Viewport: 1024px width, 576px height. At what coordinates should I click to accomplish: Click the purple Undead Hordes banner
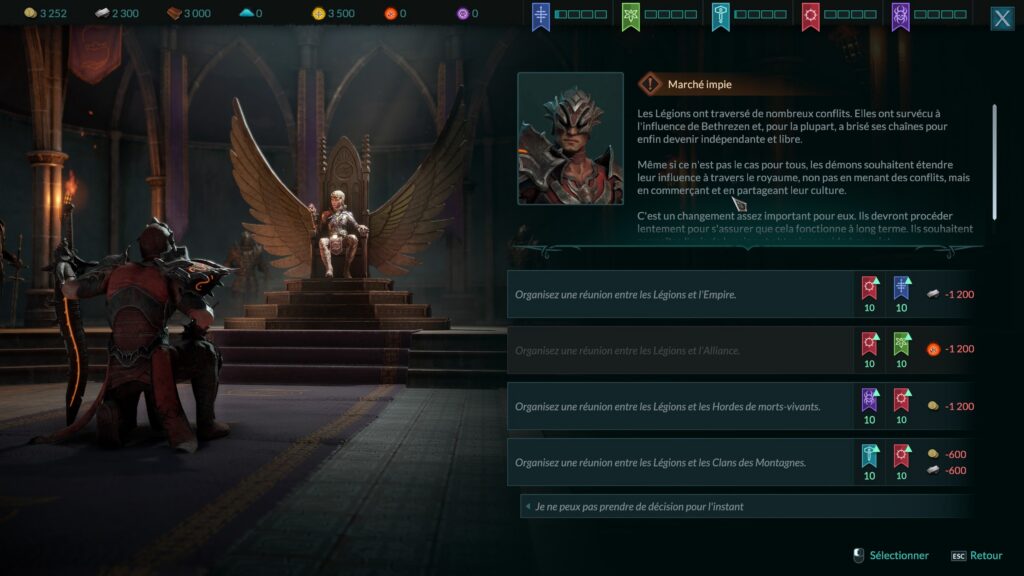click(901, 16)
